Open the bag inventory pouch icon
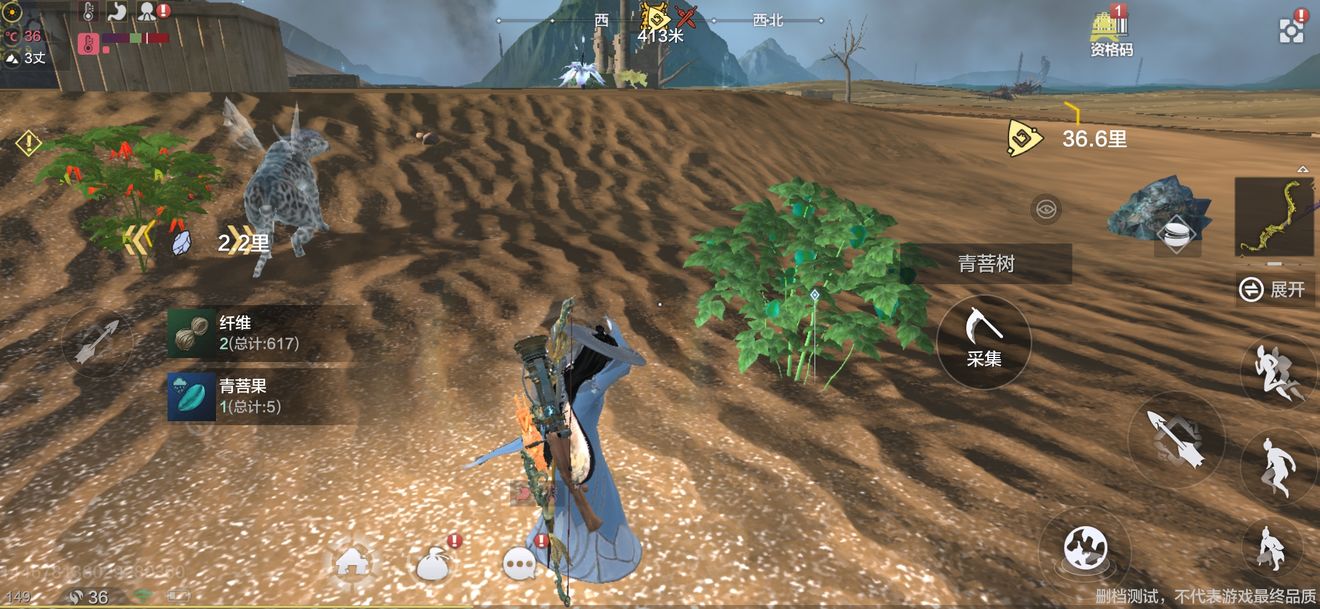The image size is (1320, 609). coord(436,564)
